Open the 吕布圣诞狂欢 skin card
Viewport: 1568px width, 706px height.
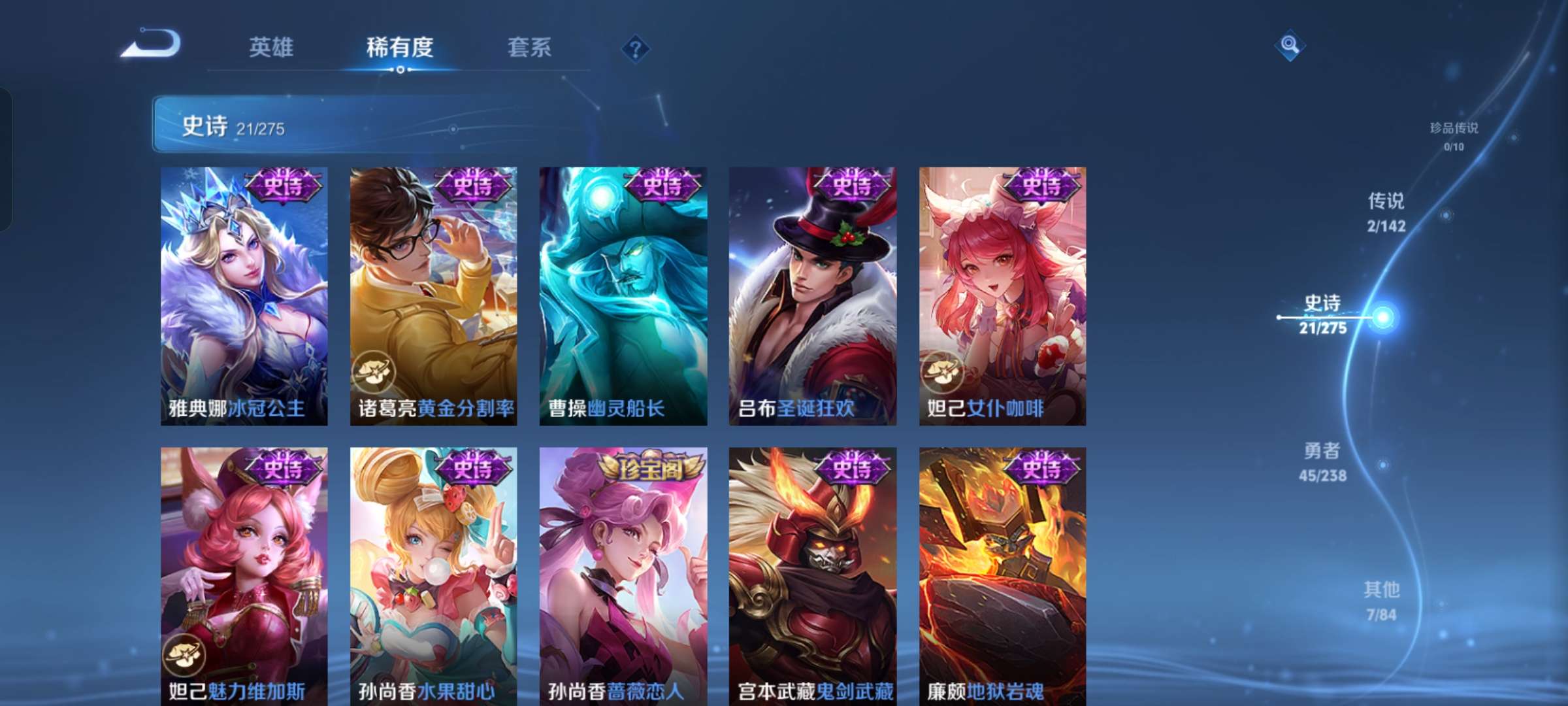point(811,294)
